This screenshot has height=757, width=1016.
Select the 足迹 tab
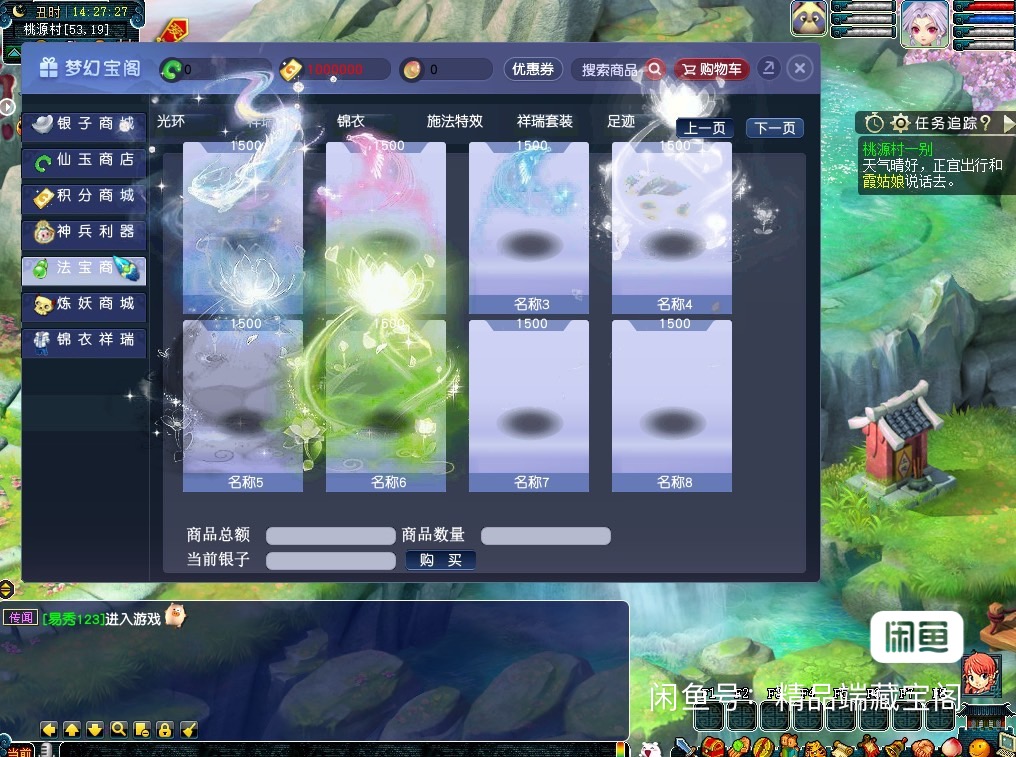coord(621,121)
